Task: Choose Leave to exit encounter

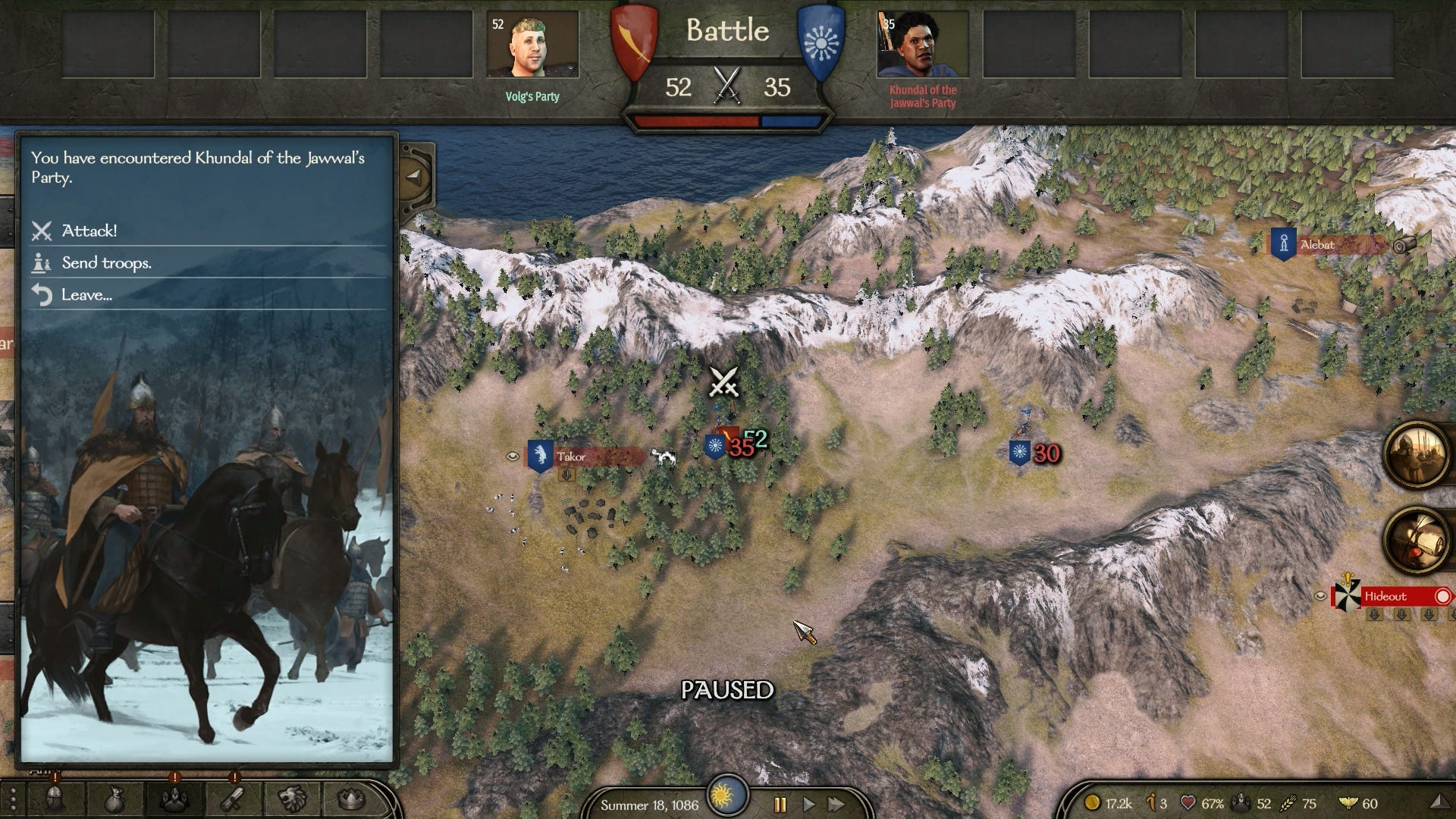Action: coord(86,295)
